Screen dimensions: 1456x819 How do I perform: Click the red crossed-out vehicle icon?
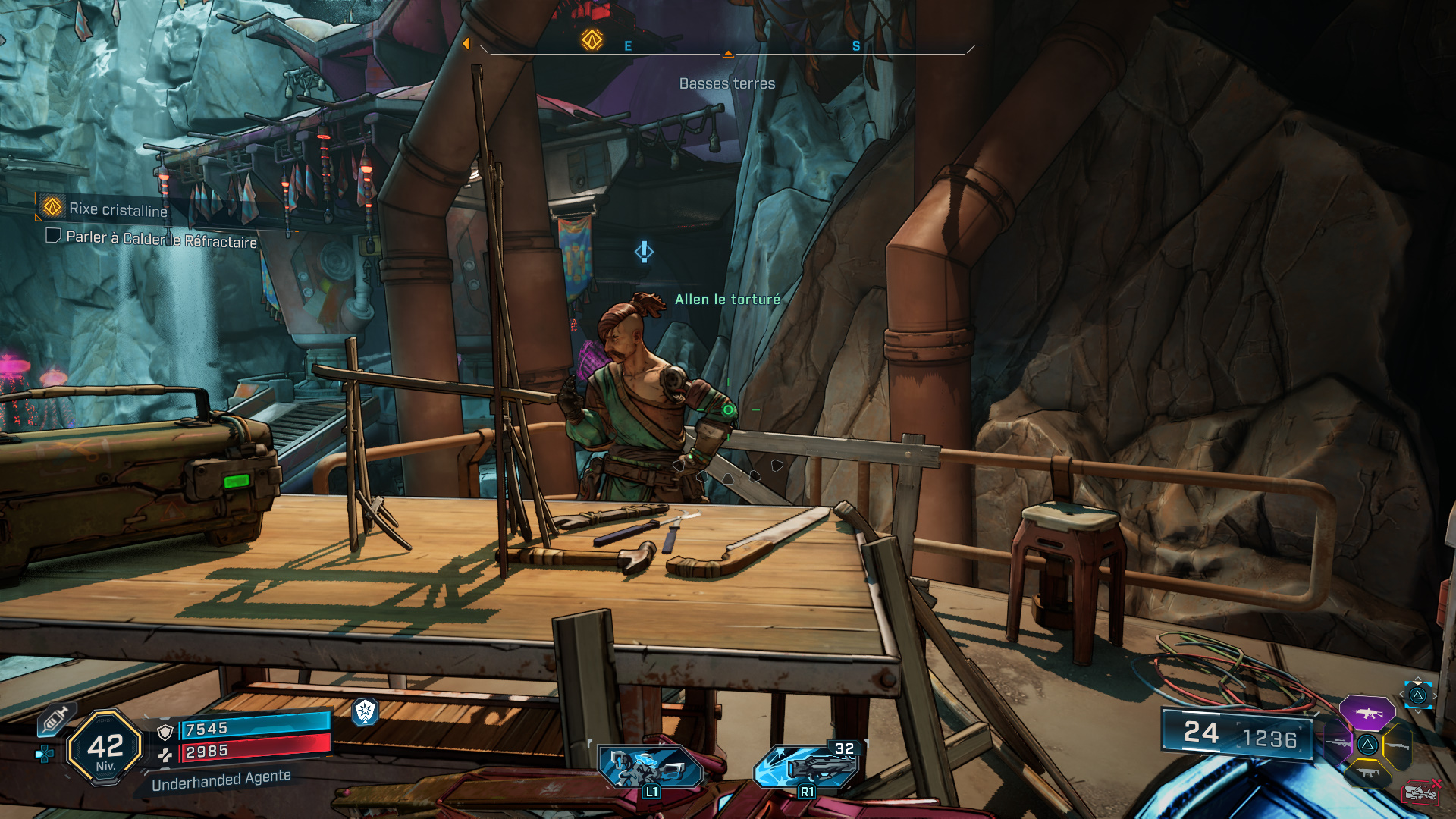[x=1420, y=792]
